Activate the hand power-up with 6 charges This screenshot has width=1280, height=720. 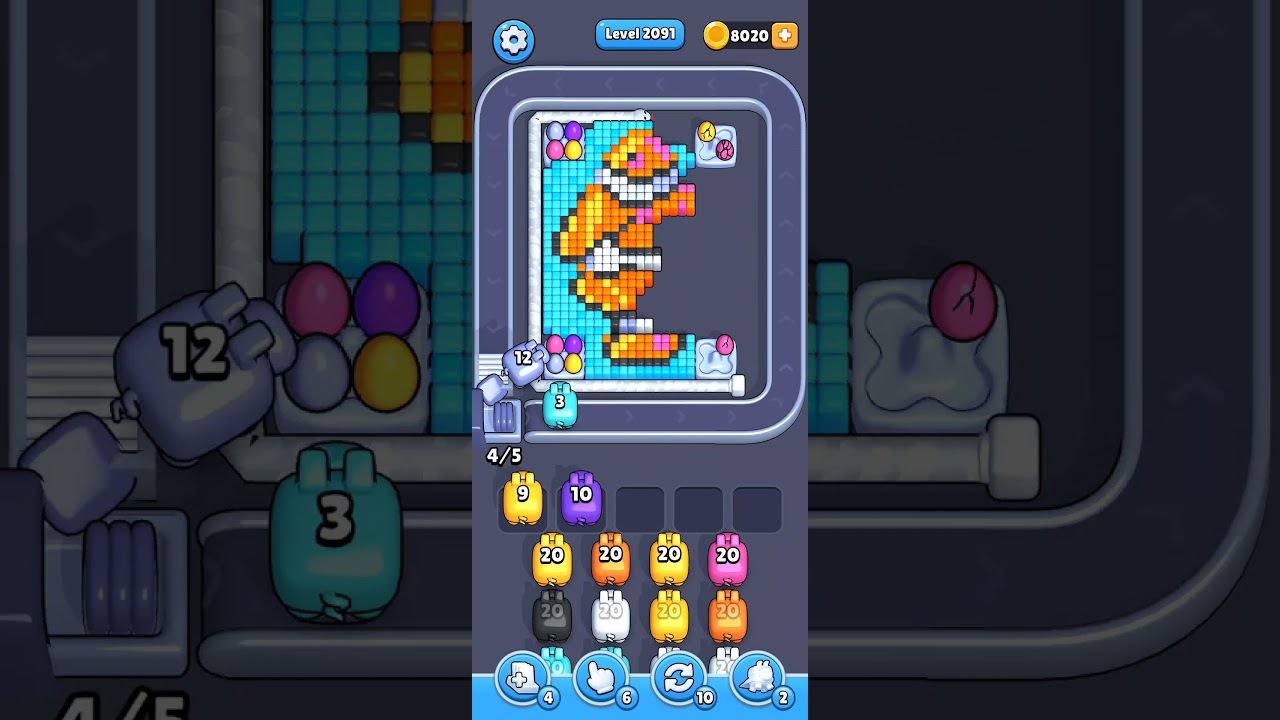click(x=599, y=678)
